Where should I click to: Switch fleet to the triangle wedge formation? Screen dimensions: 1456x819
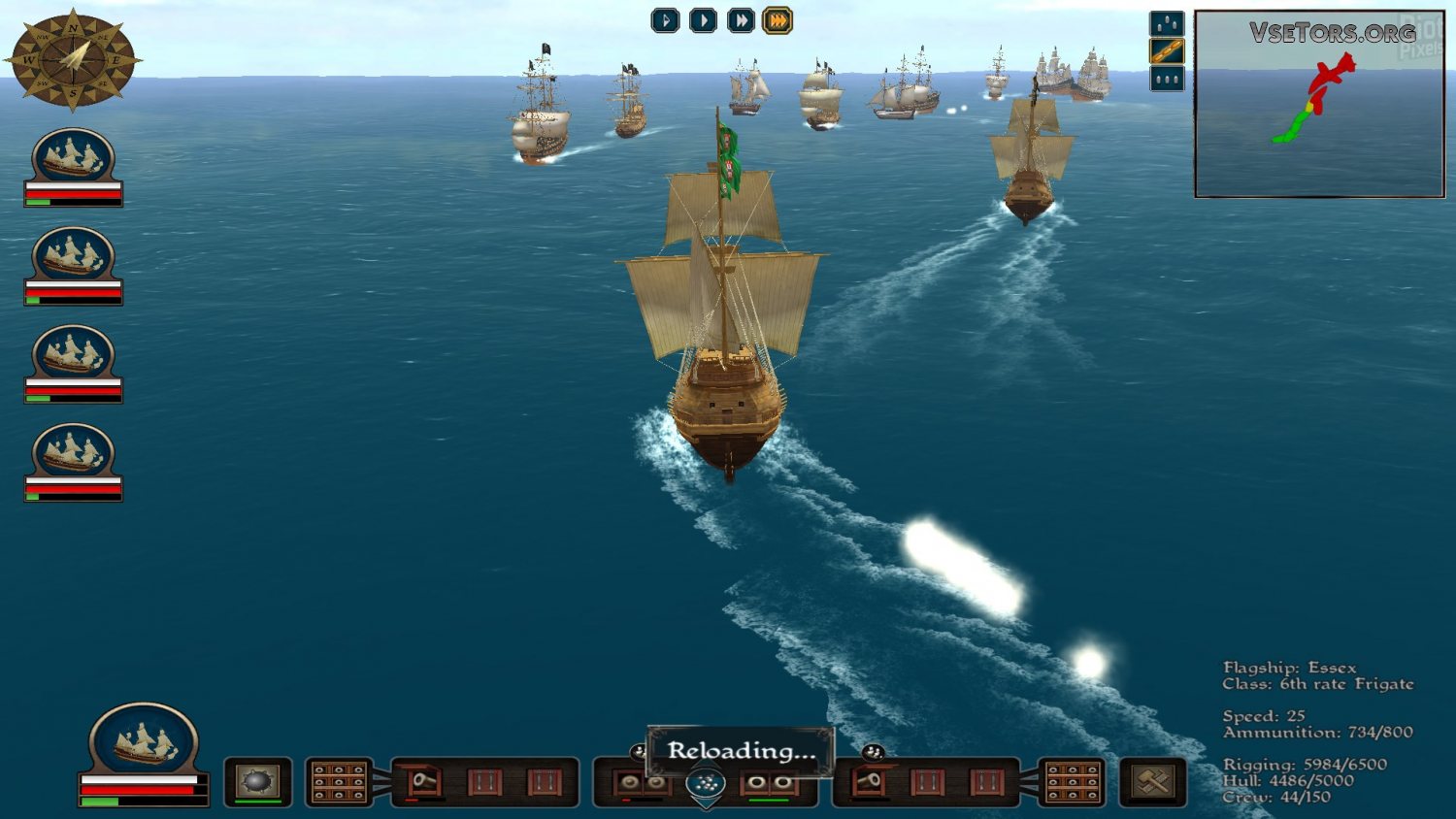pos(1167,23)
